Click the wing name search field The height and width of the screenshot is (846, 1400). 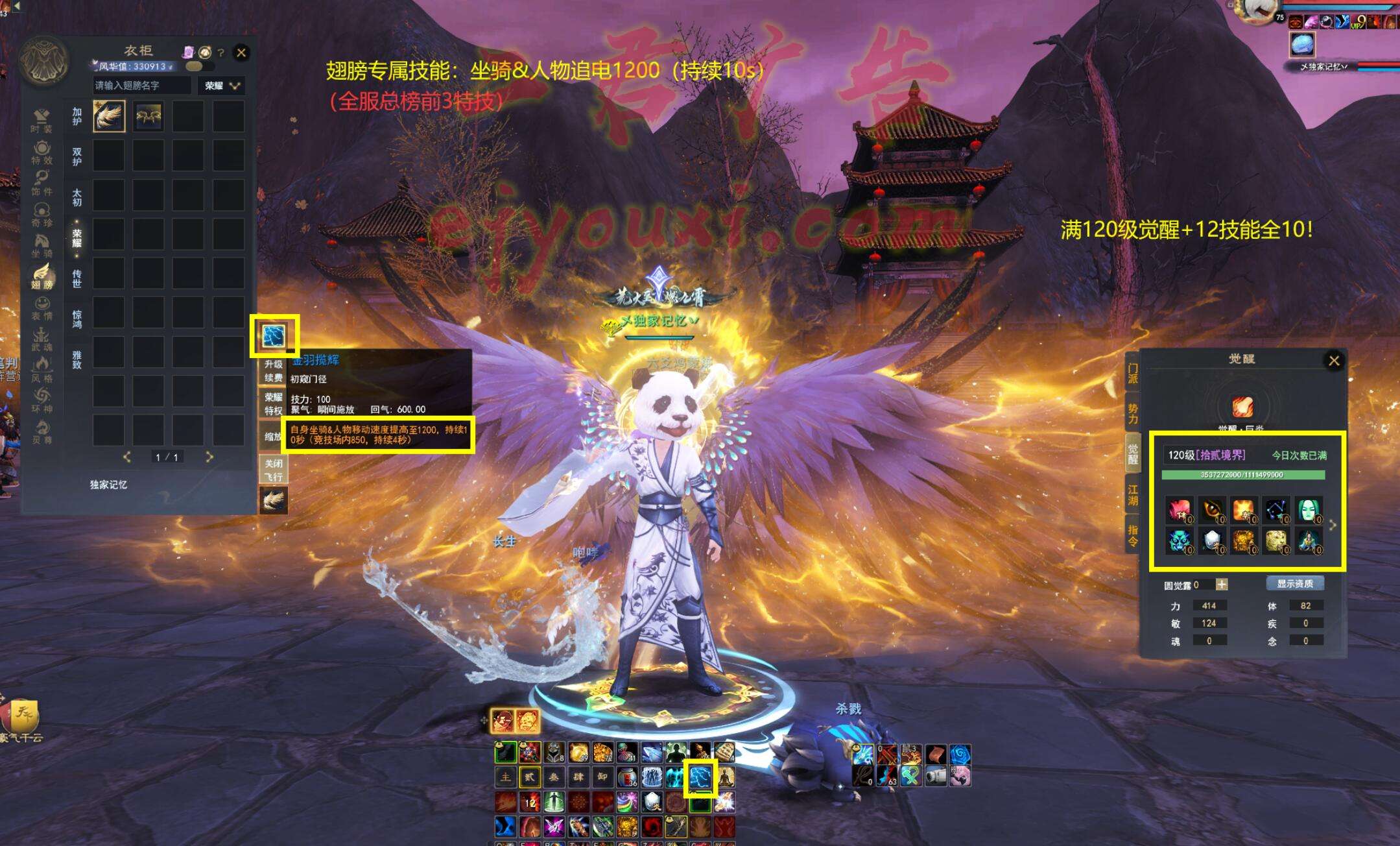[x=141, y=86]
